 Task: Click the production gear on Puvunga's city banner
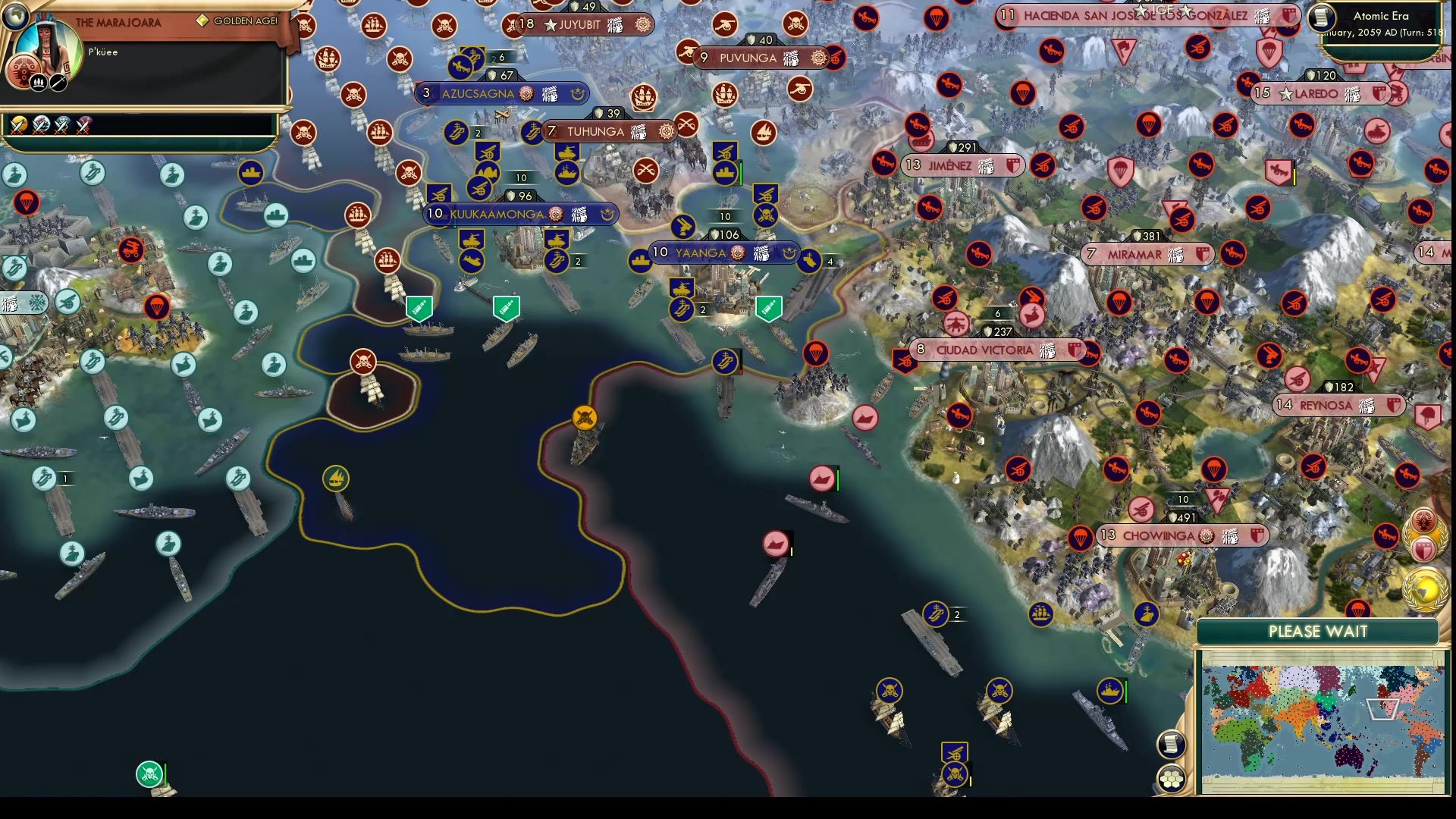[x=817, y=58]
